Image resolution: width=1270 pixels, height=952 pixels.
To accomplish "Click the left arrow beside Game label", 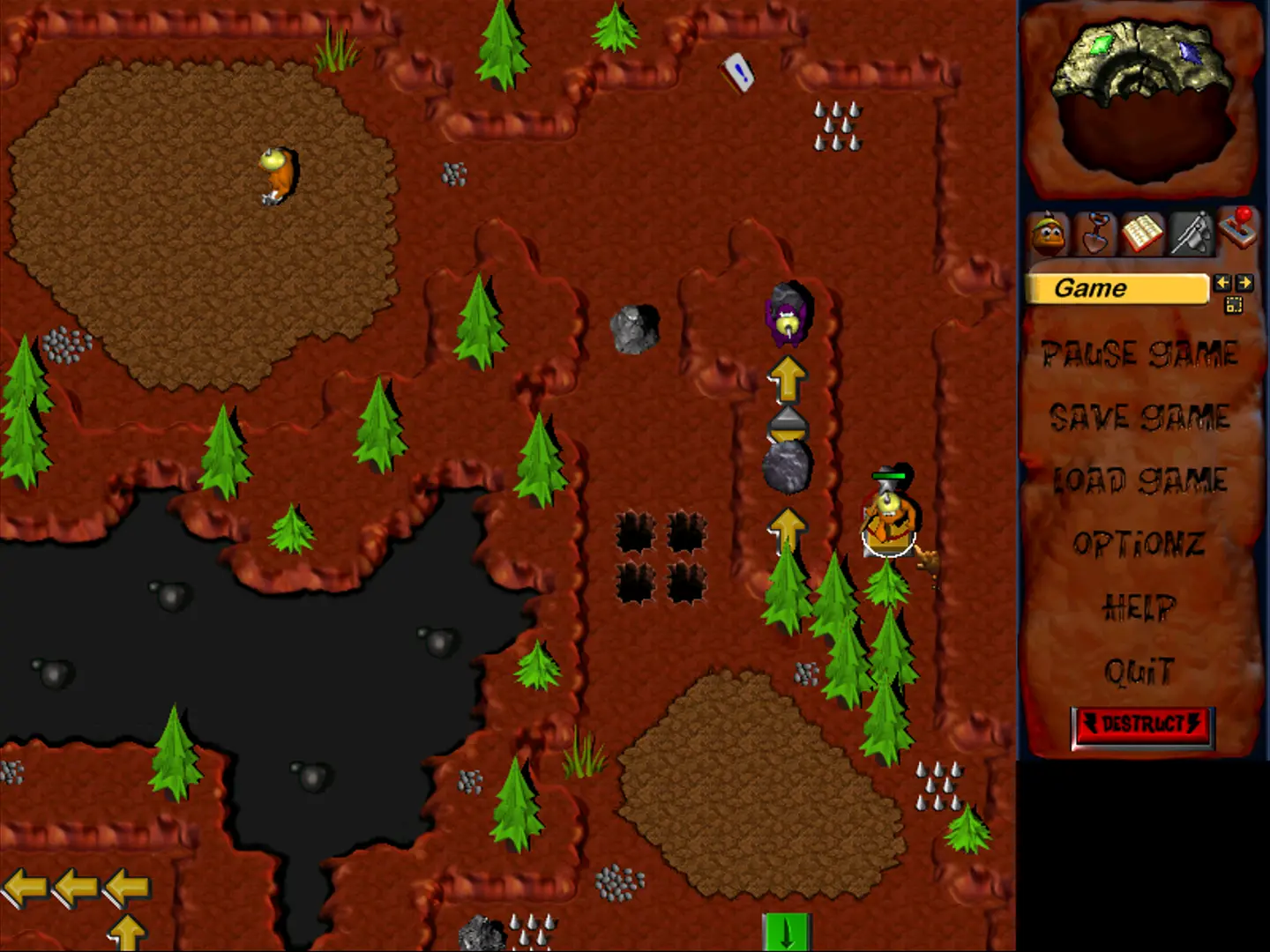I will pos(1221,283).
